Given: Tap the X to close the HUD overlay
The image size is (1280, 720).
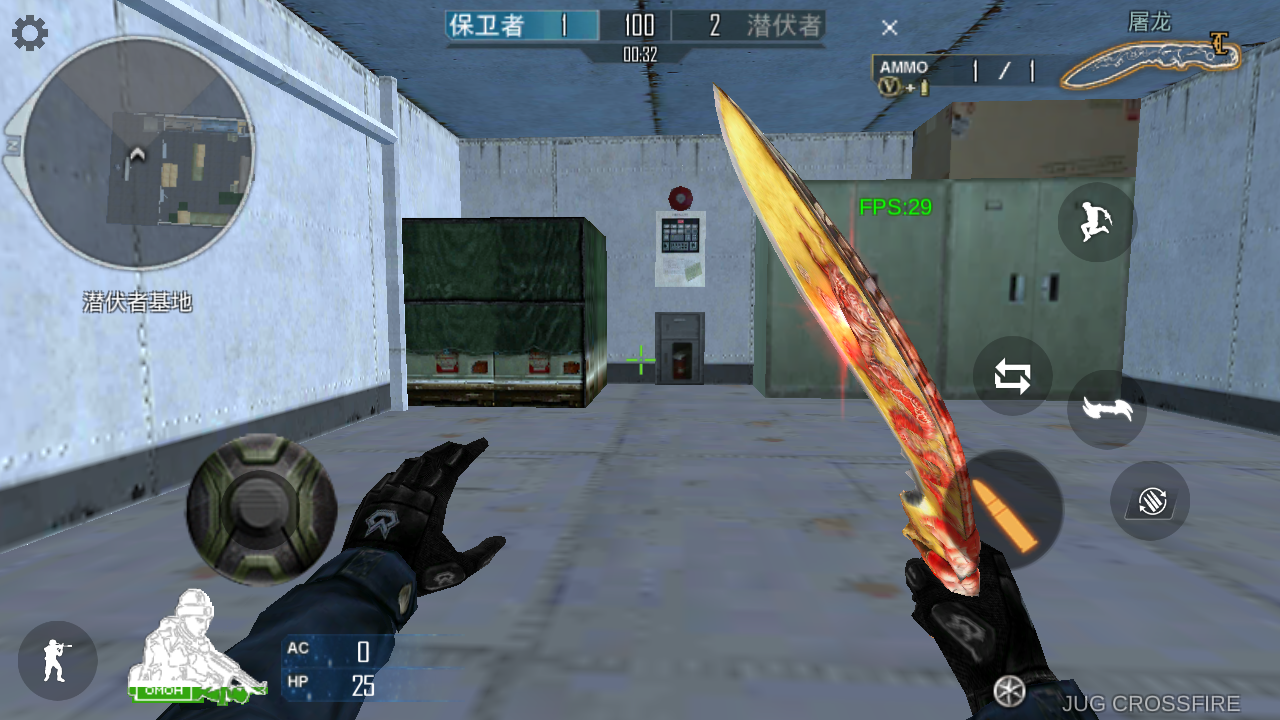Looking at the screenshot, I should (x=889, y=28).
